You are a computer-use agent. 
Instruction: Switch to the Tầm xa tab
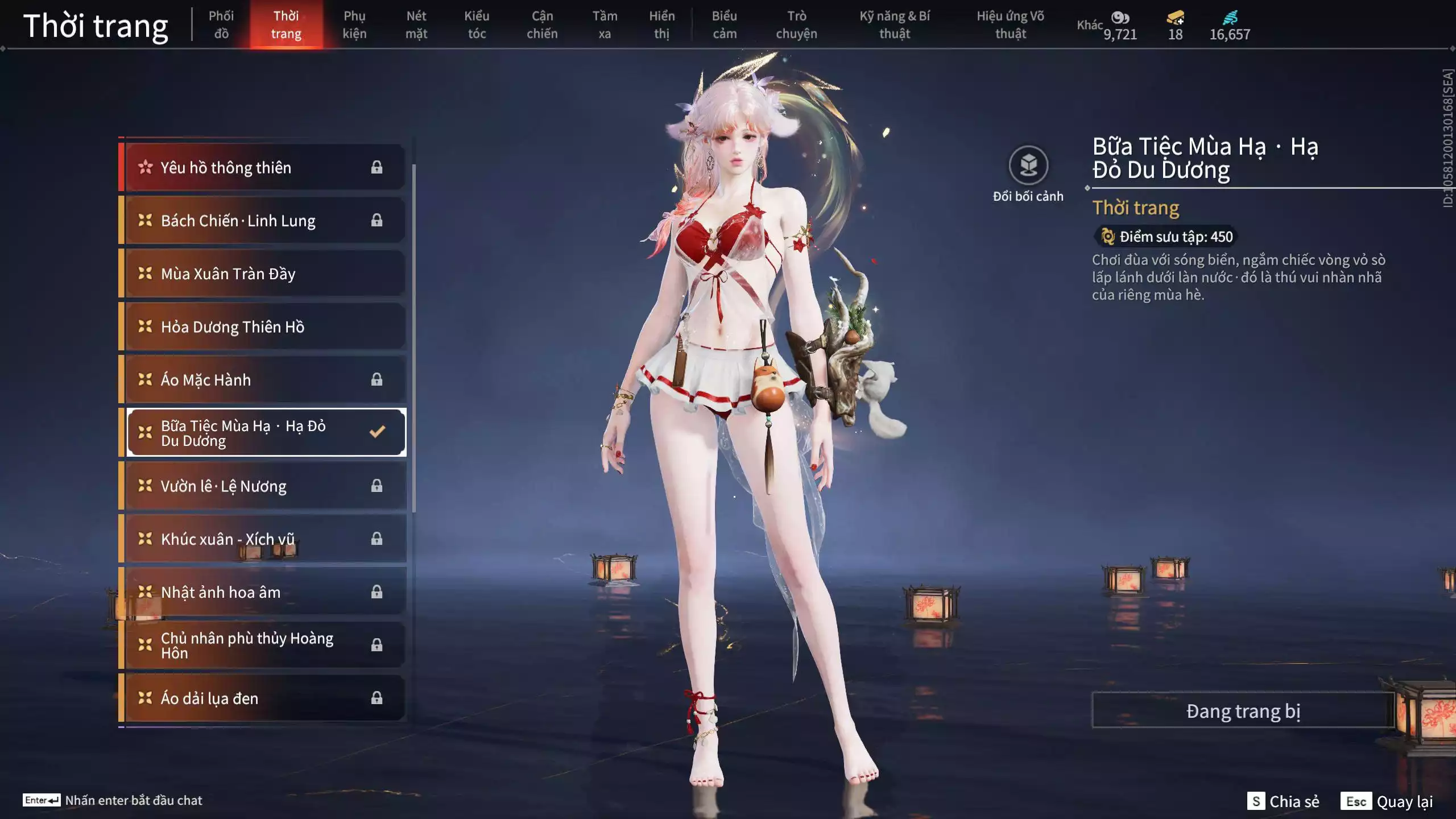[x=605, y=24]
